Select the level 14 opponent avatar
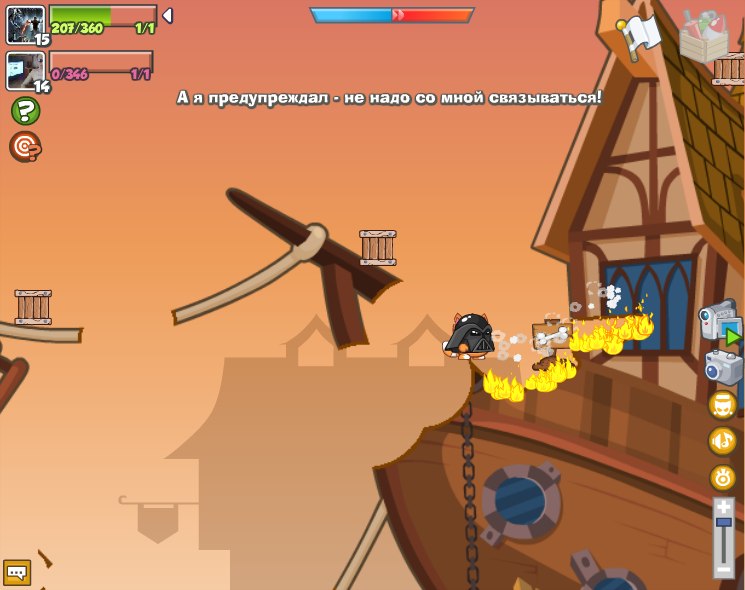 pos(25,70)
